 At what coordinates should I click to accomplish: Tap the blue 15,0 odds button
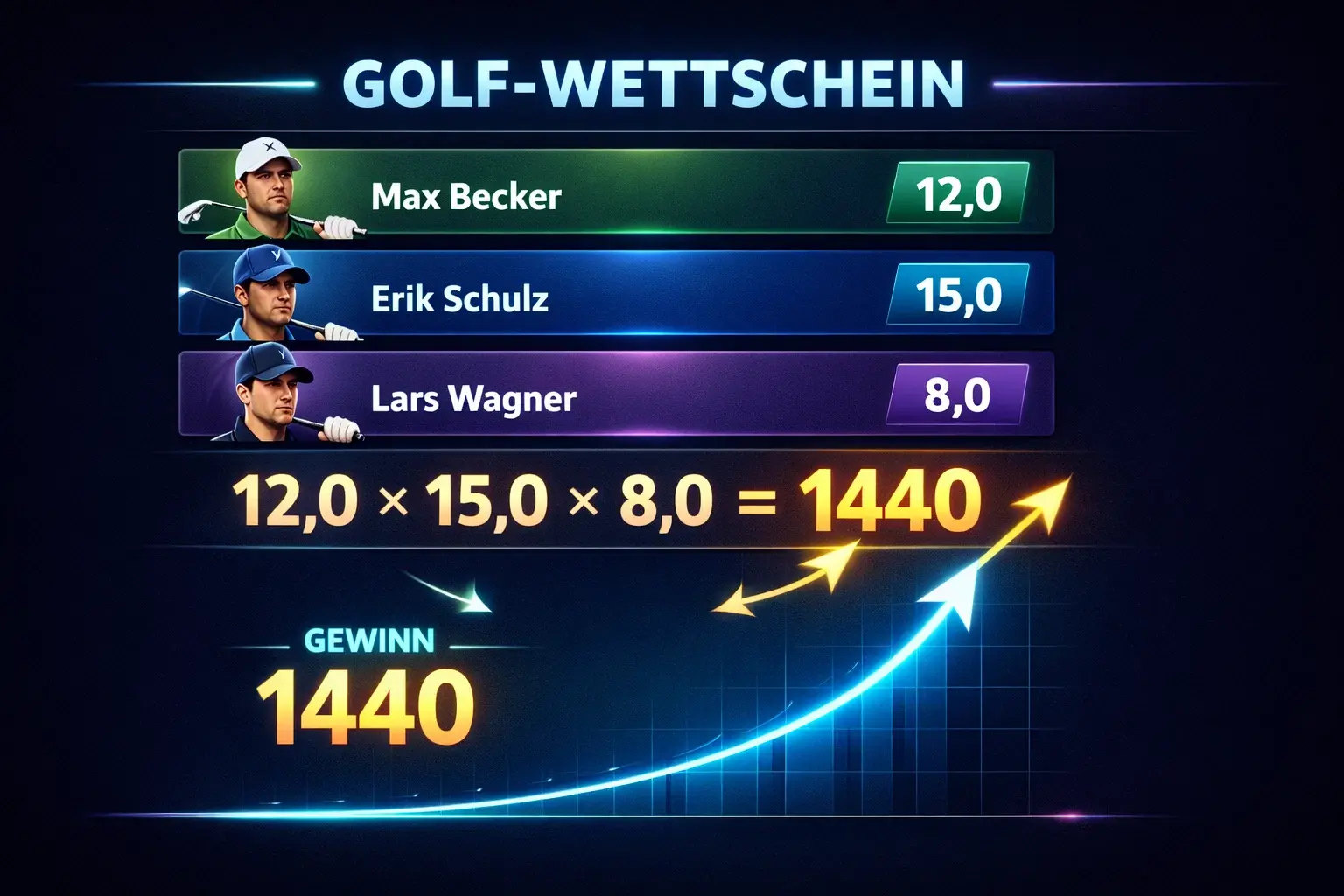pyautogui.click(x=958, y=295)
